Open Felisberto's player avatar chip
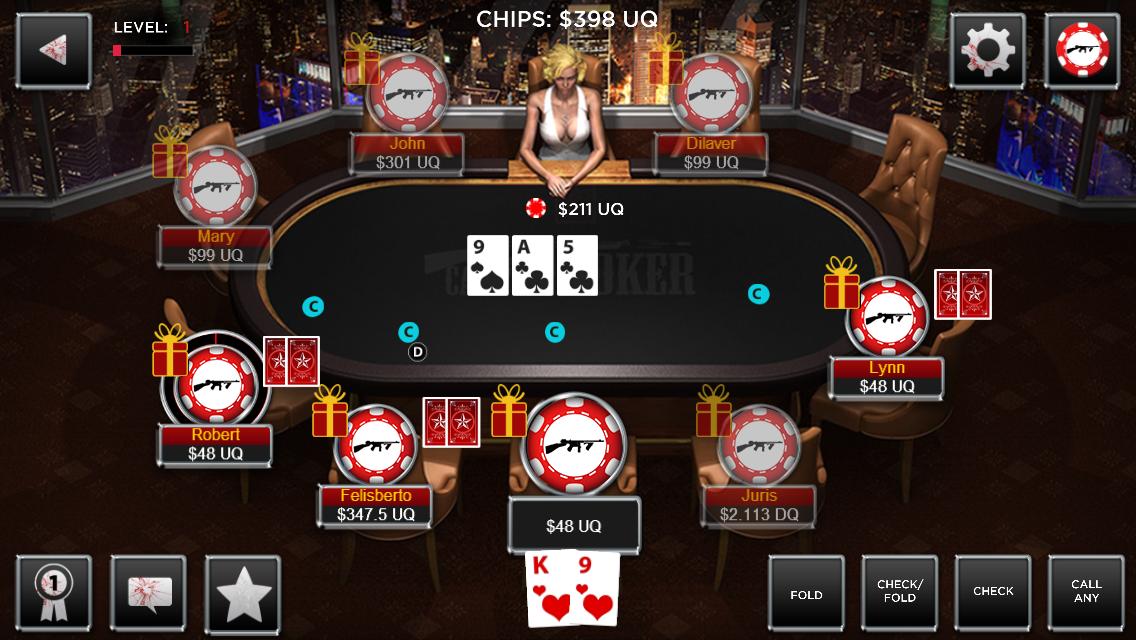Viewport: 1136px width, 640px height. 375,445
